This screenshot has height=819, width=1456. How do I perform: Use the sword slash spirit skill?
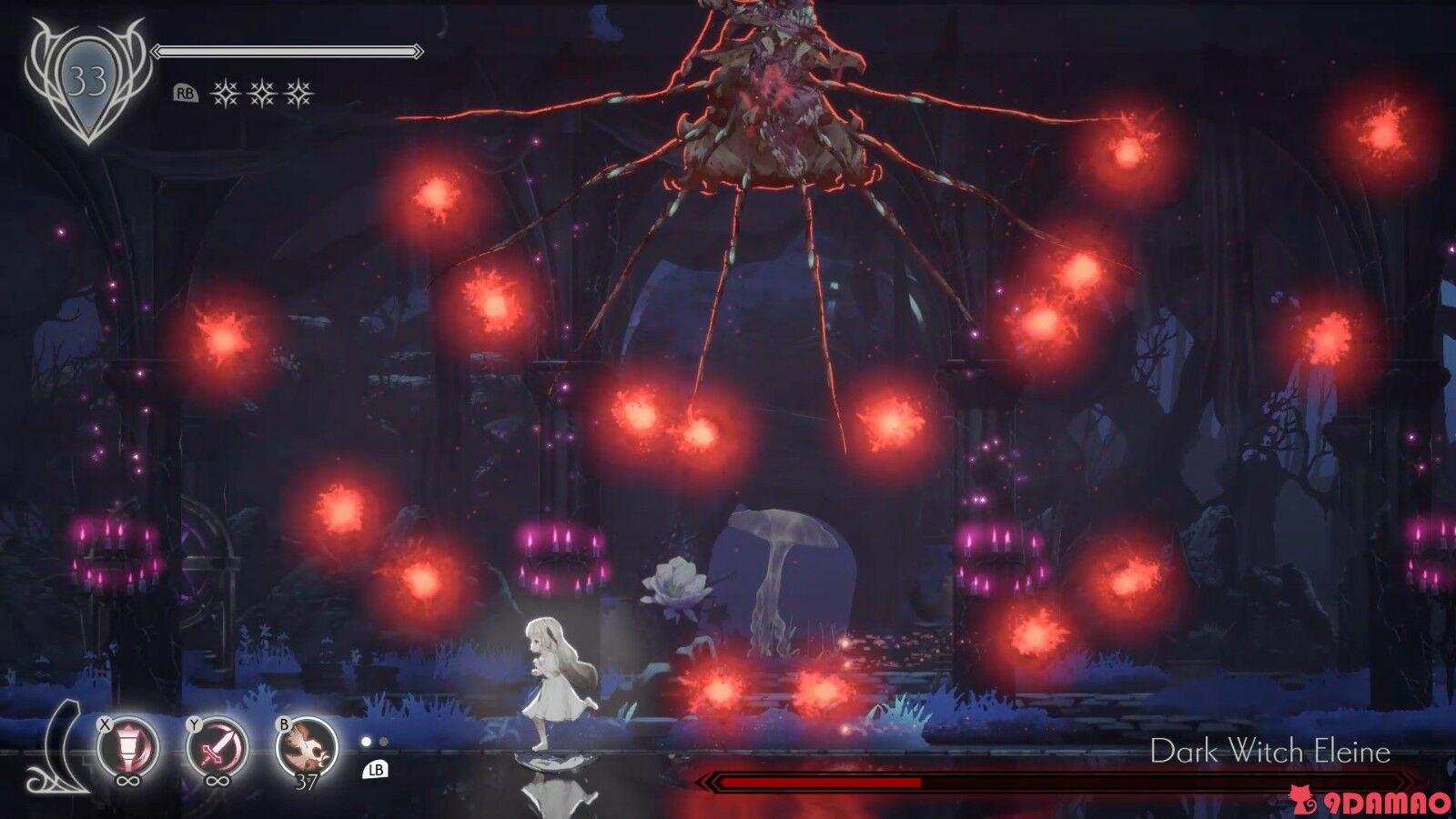click(x=217, y=749)
